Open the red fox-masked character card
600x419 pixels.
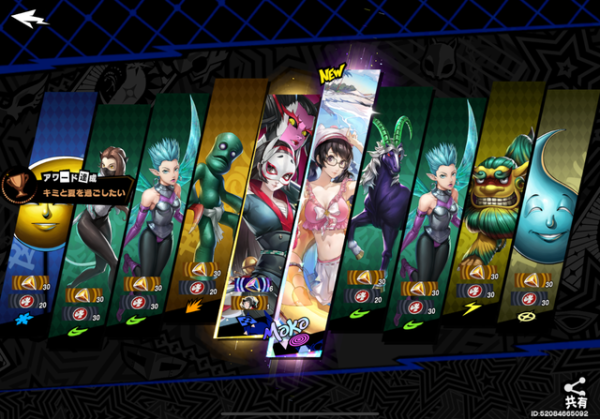(x=272, y=200)
